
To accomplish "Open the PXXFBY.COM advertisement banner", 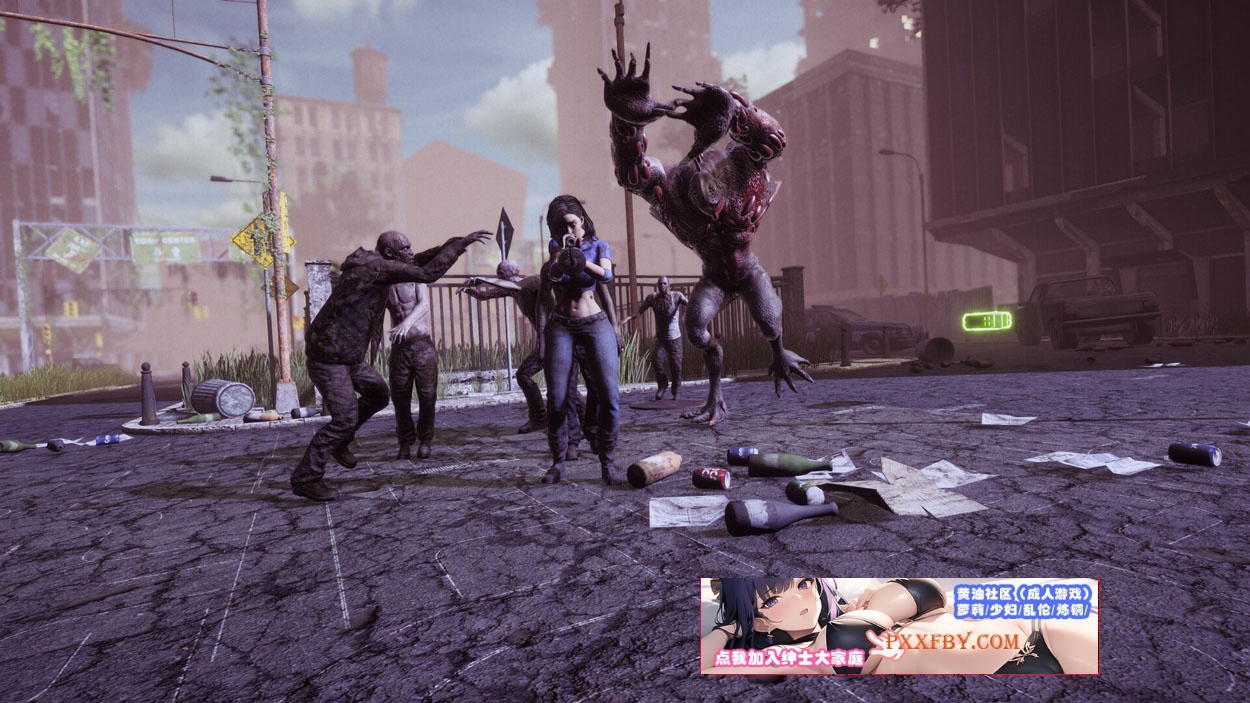I will (x=898, y=626).
